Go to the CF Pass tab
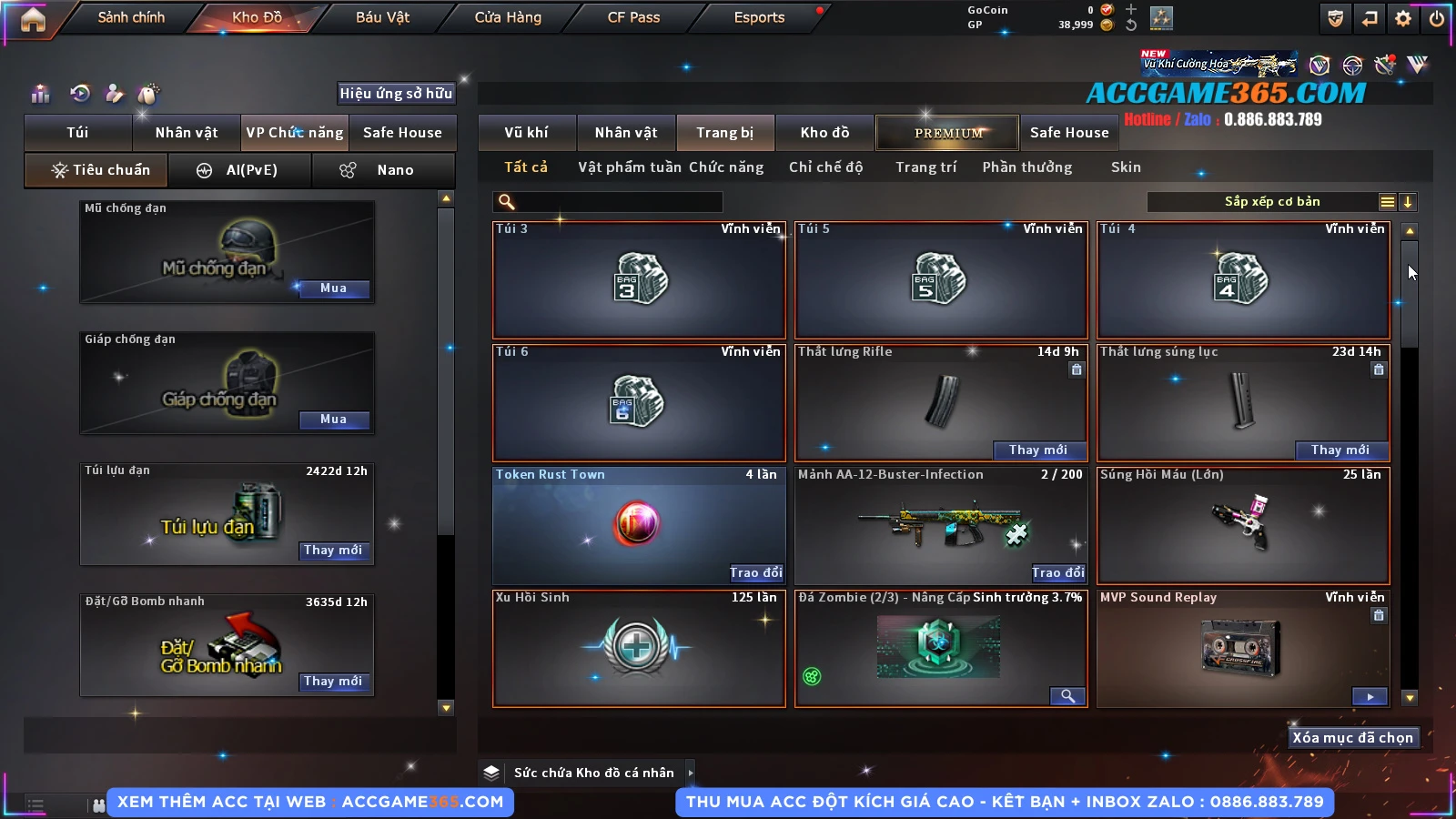This screenshot has height=819, width=1456. click(633, 17)
